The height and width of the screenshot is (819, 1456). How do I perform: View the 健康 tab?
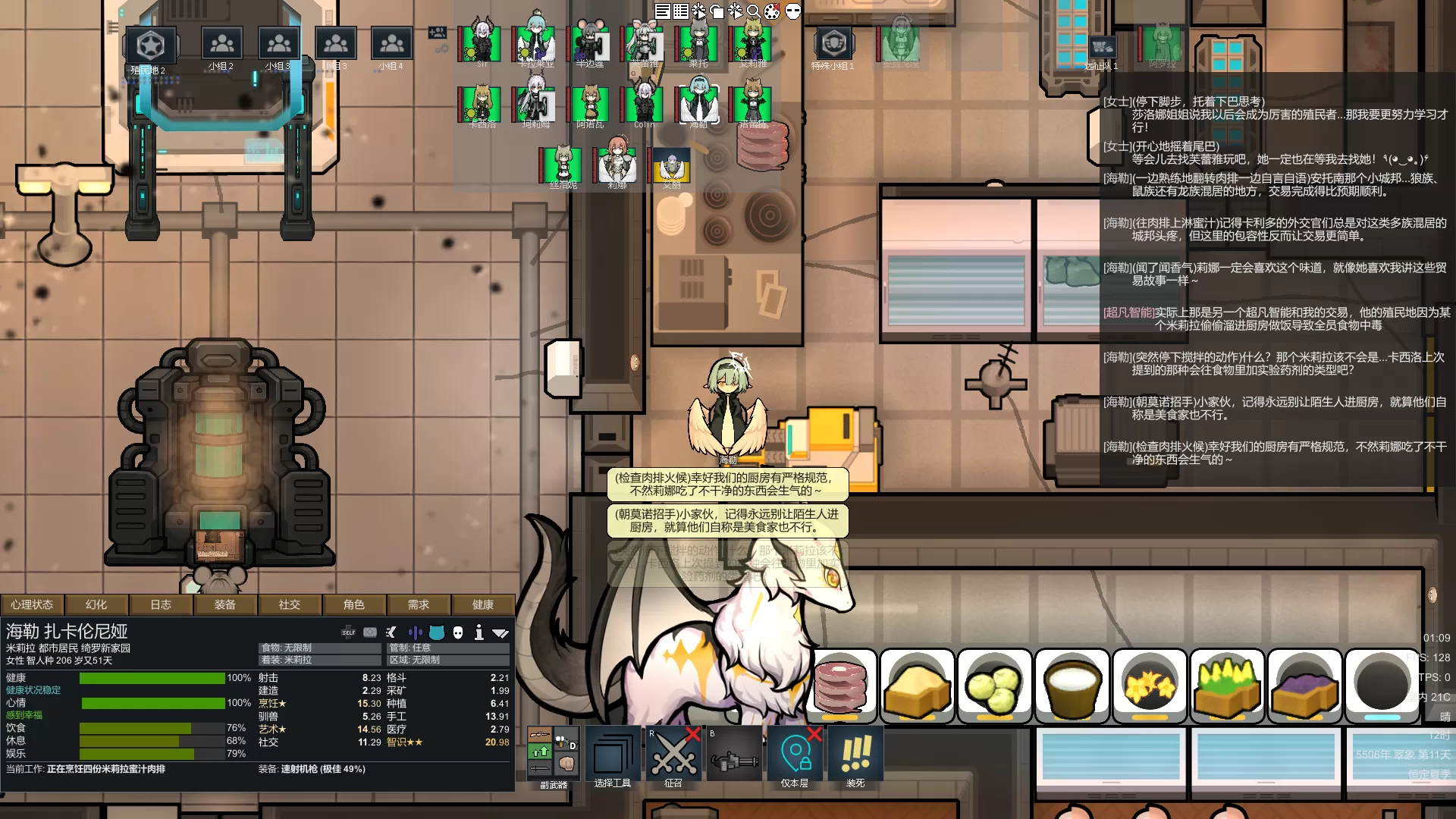coord(483,604)
